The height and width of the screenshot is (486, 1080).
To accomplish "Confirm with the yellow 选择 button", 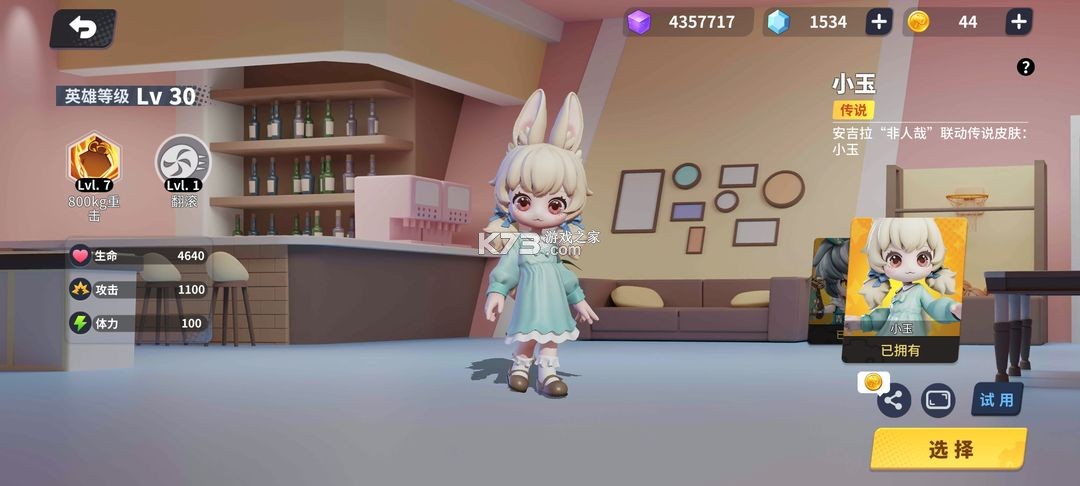I will (x=949, y=449).
